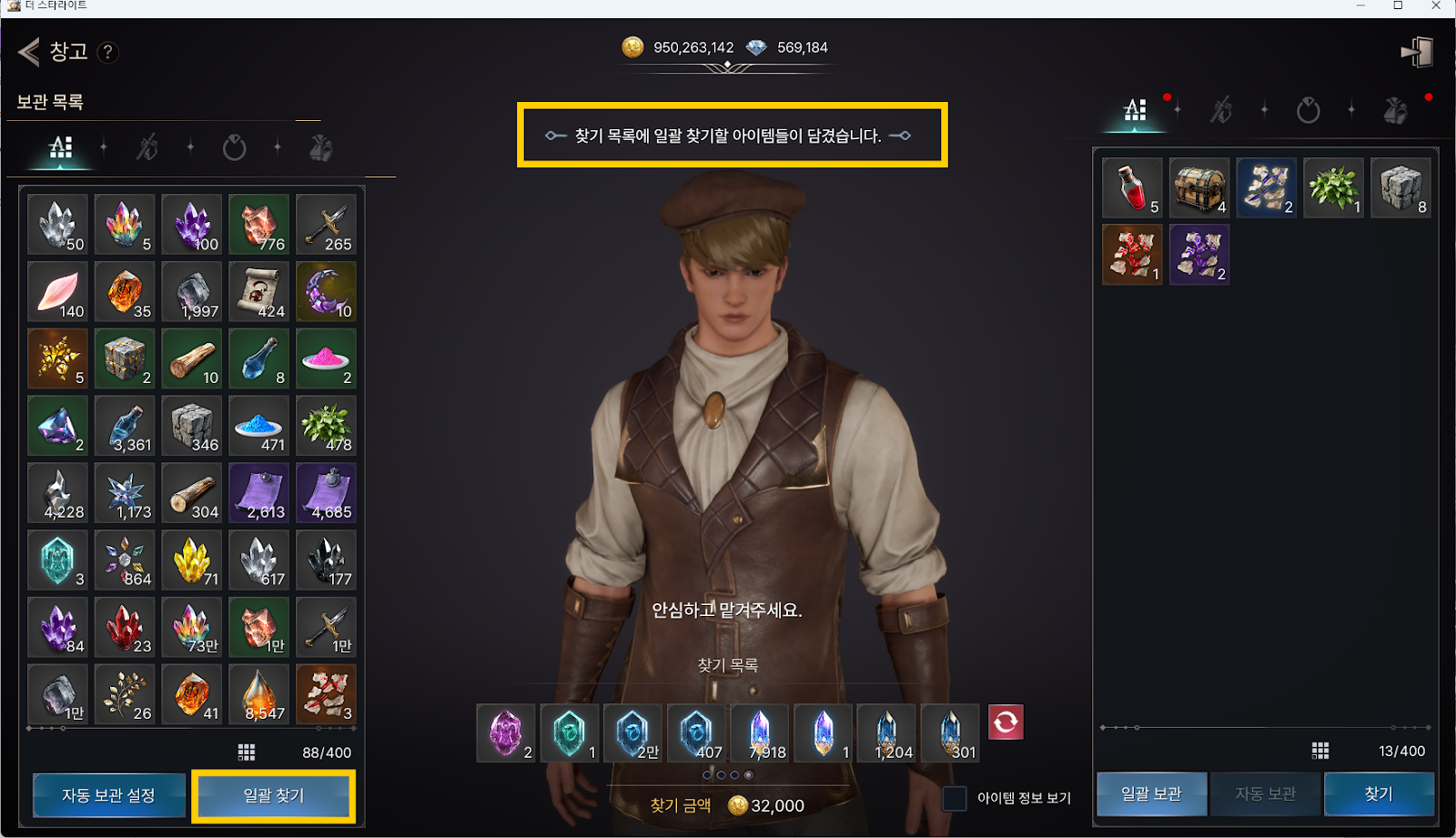Viewport: 1456px width, 838px height.
Task: Toggle the 아이템 정보 보기 checkbox
Action: pyautogui.click(x=955, y=798)
